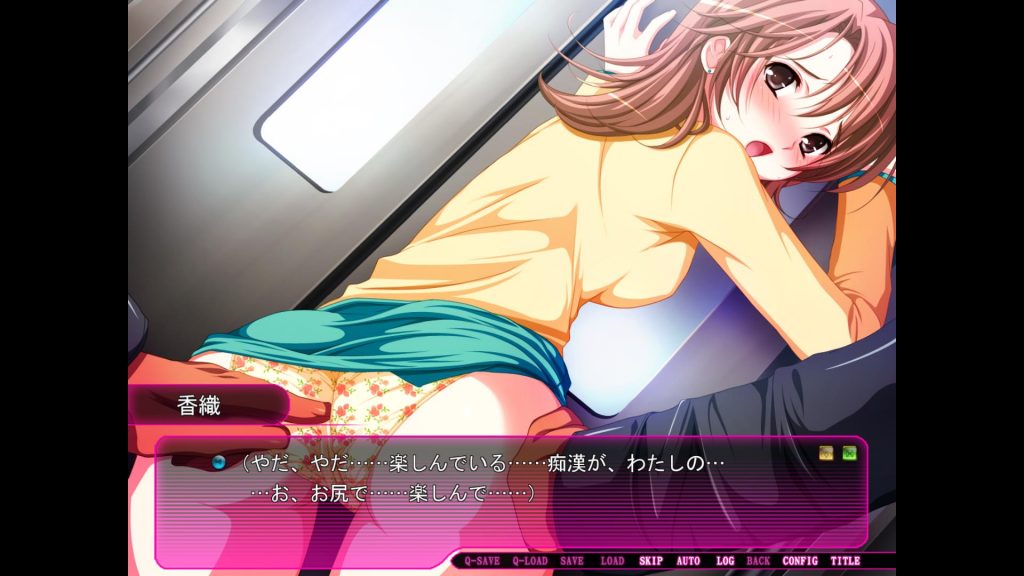The image size is (1024, 576).
Task: Activate SKIP to fast-forward text
Action: [651, 561]
